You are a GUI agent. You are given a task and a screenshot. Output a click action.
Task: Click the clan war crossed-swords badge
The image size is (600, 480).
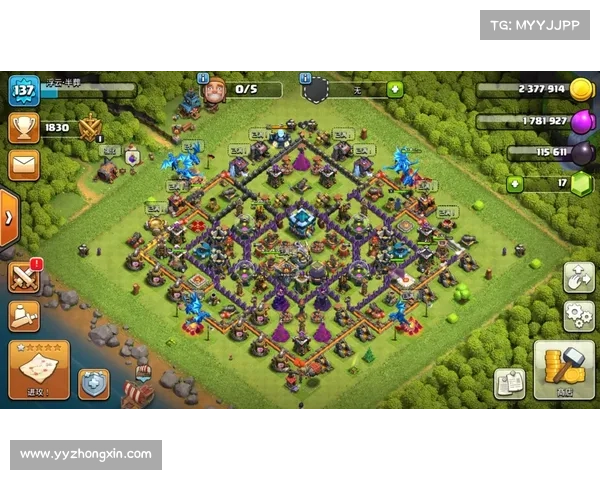90,128
